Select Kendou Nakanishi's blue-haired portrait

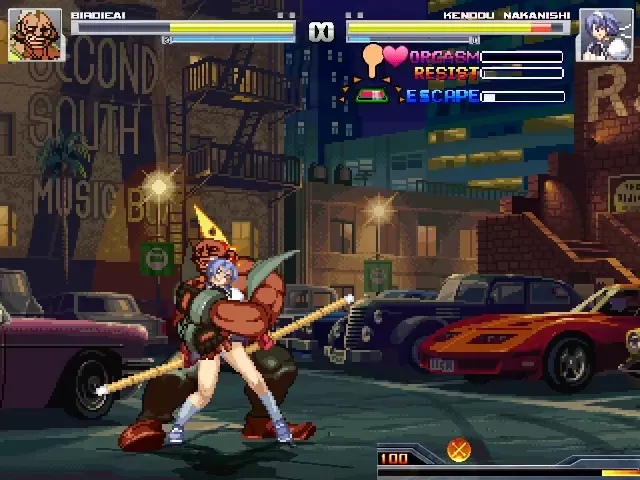(x=604, y=36)
